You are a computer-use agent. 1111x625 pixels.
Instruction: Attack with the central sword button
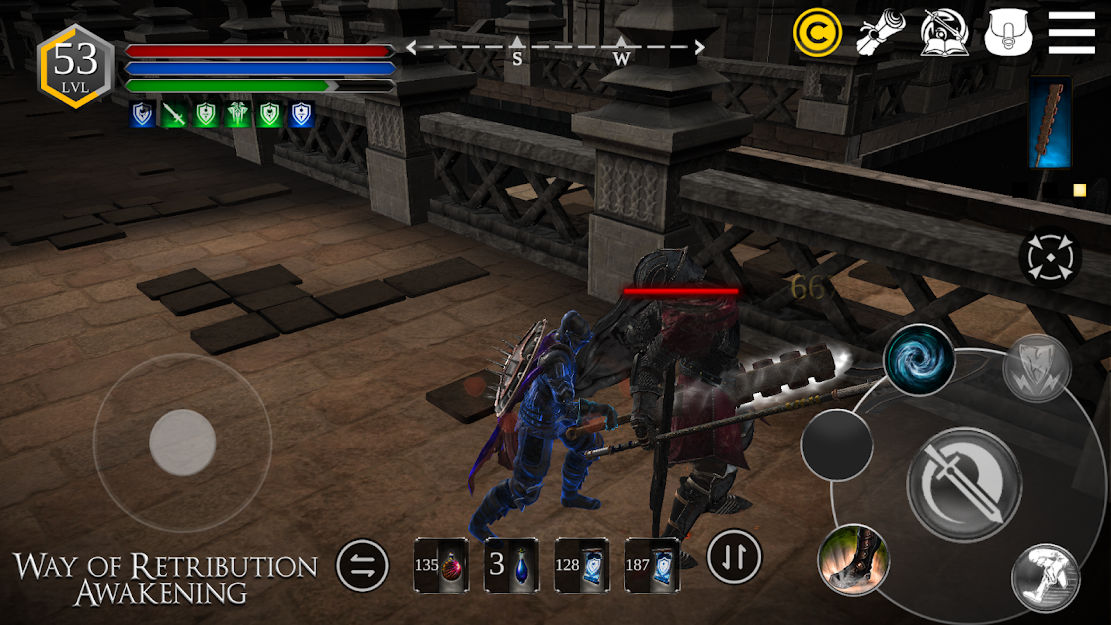pyautogui.click(x=963, y=483)
